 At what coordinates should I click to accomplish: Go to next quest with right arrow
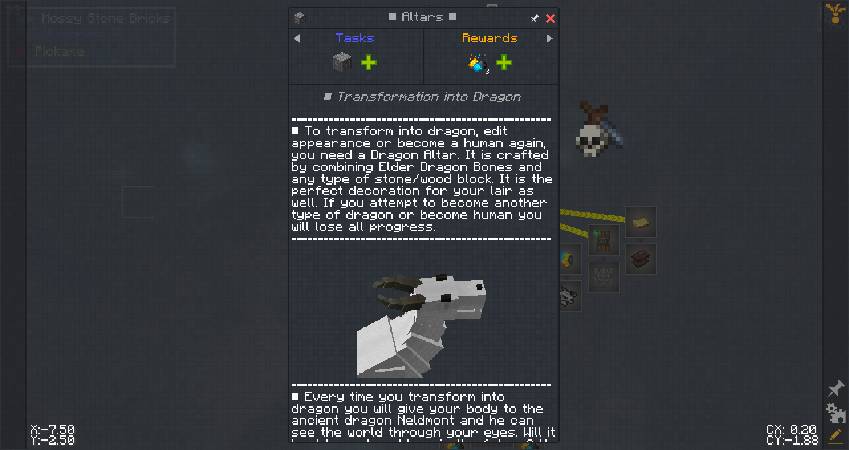pos(549,39)
